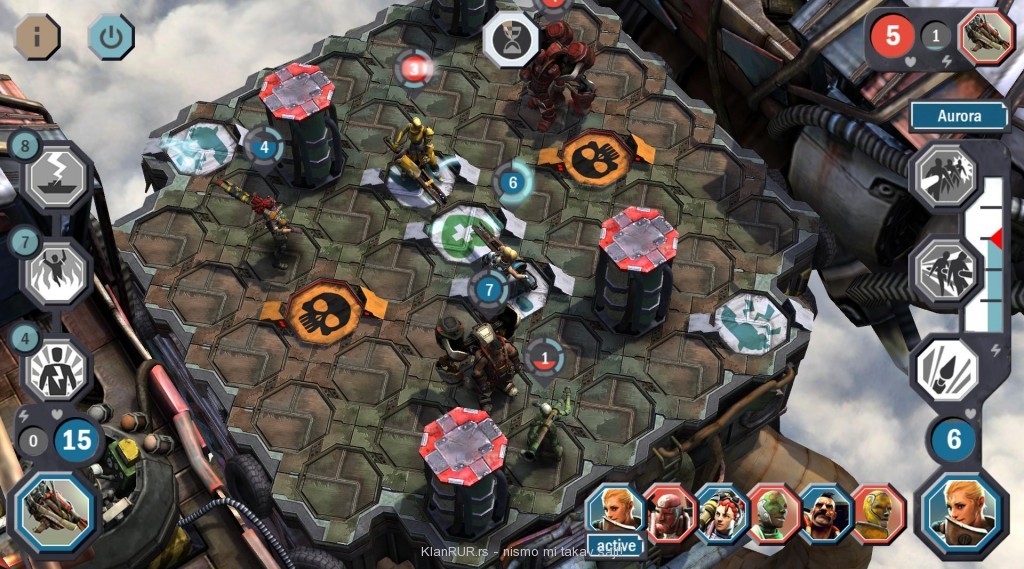Screen dimensions: 1024x569
Task: Use the lightning ship strike ability costing 8
Action: click(57, 177)
